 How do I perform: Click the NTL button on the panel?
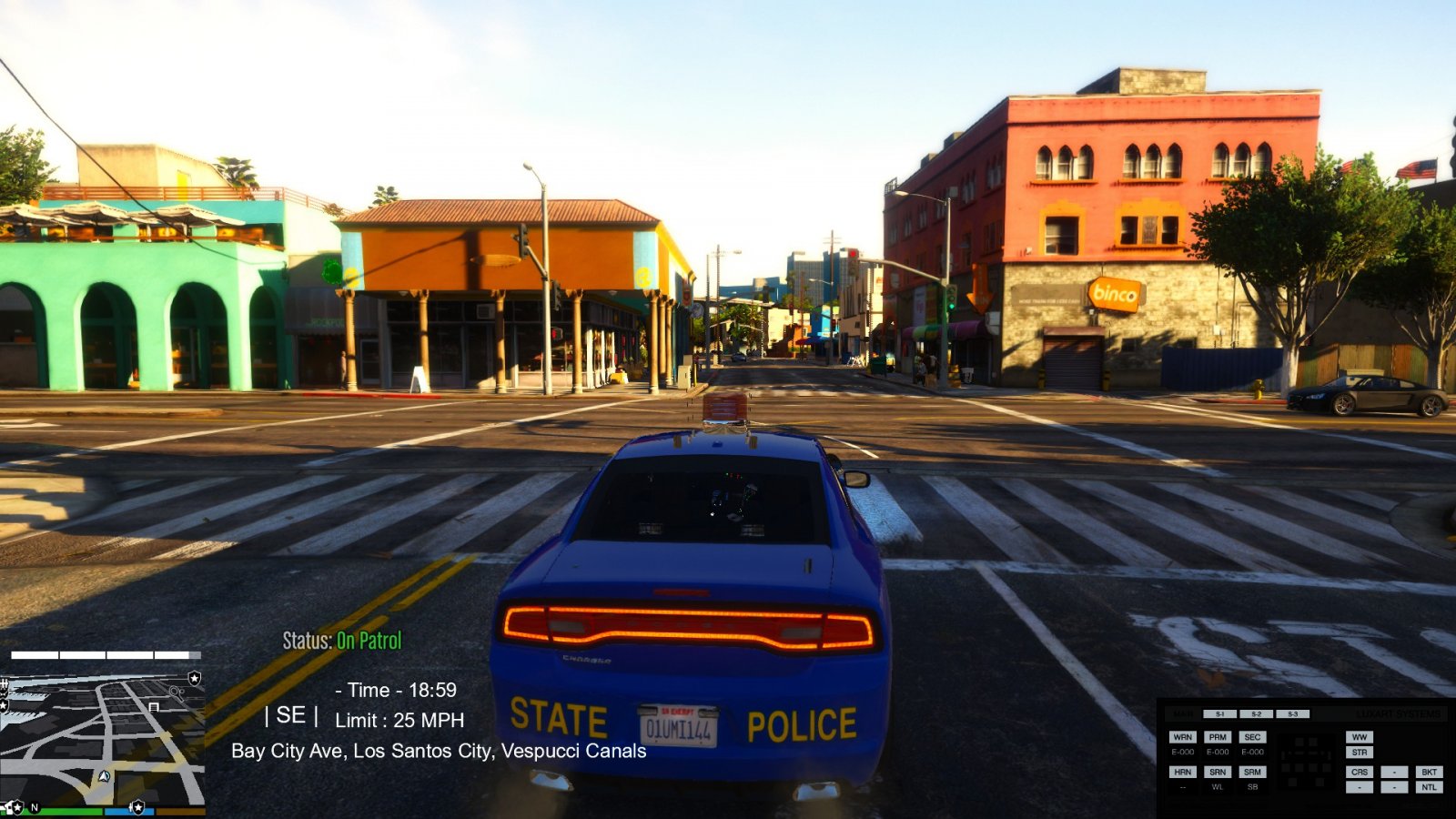(1429, 787)
